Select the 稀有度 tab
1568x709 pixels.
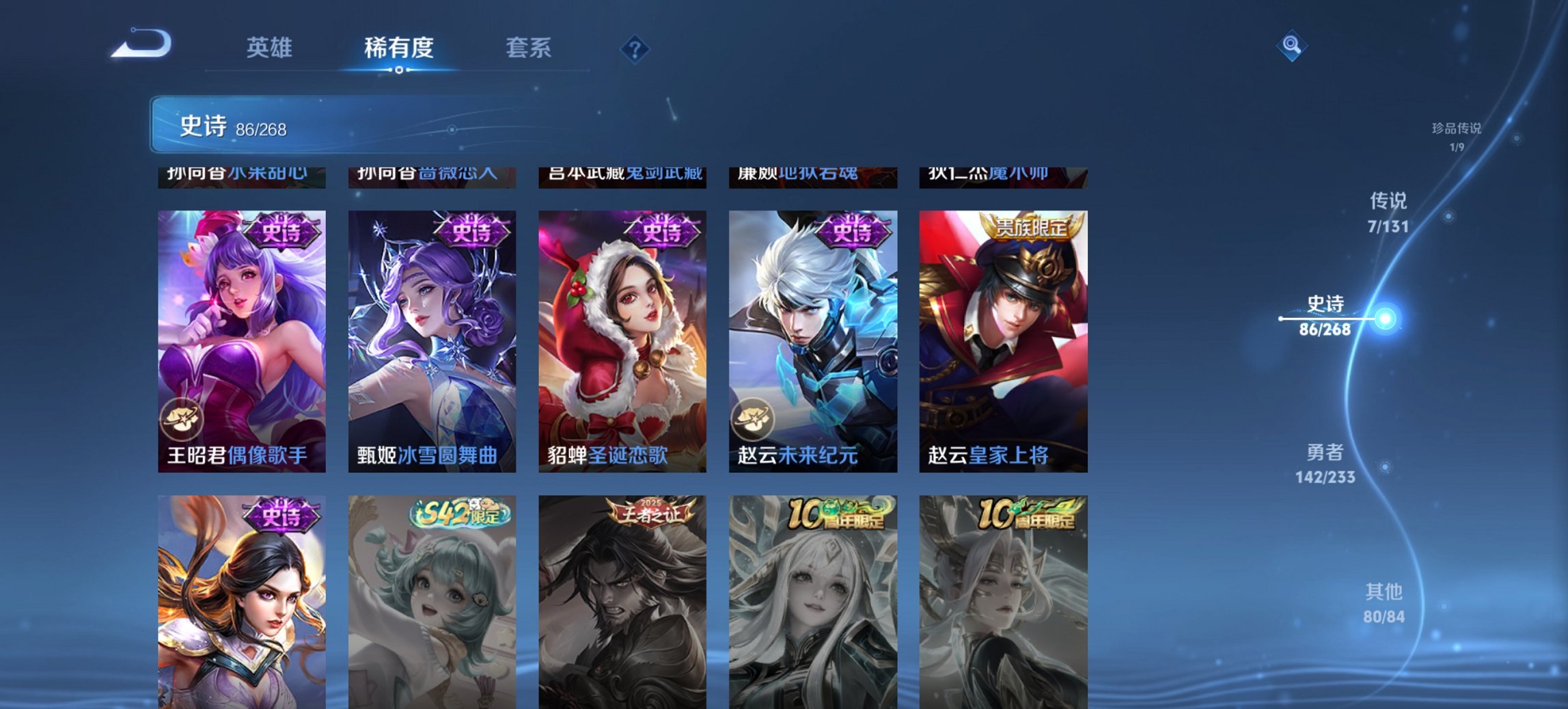click(x=398, y=47)
